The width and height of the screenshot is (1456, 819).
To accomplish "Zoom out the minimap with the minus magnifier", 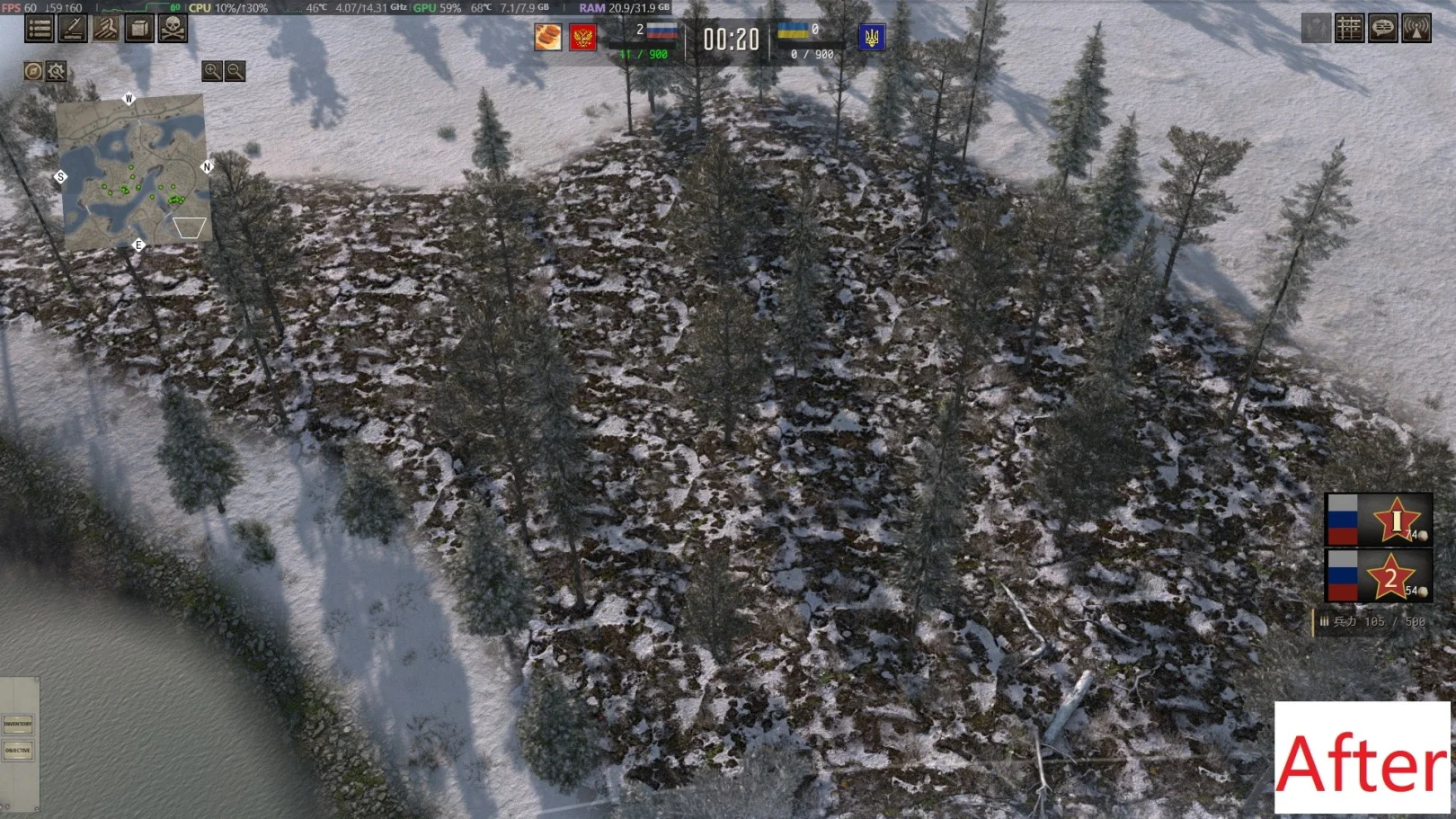I will 235,71.
